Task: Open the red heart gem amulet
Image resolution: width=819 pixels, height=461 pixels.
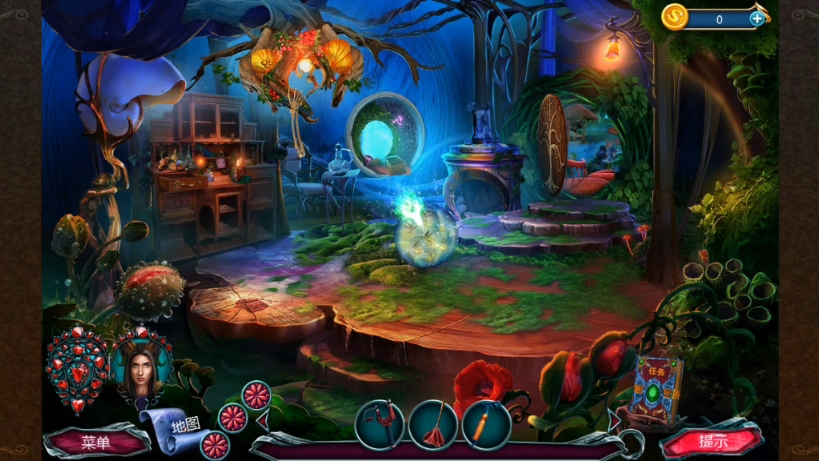Action: click(x=78, y=370)
